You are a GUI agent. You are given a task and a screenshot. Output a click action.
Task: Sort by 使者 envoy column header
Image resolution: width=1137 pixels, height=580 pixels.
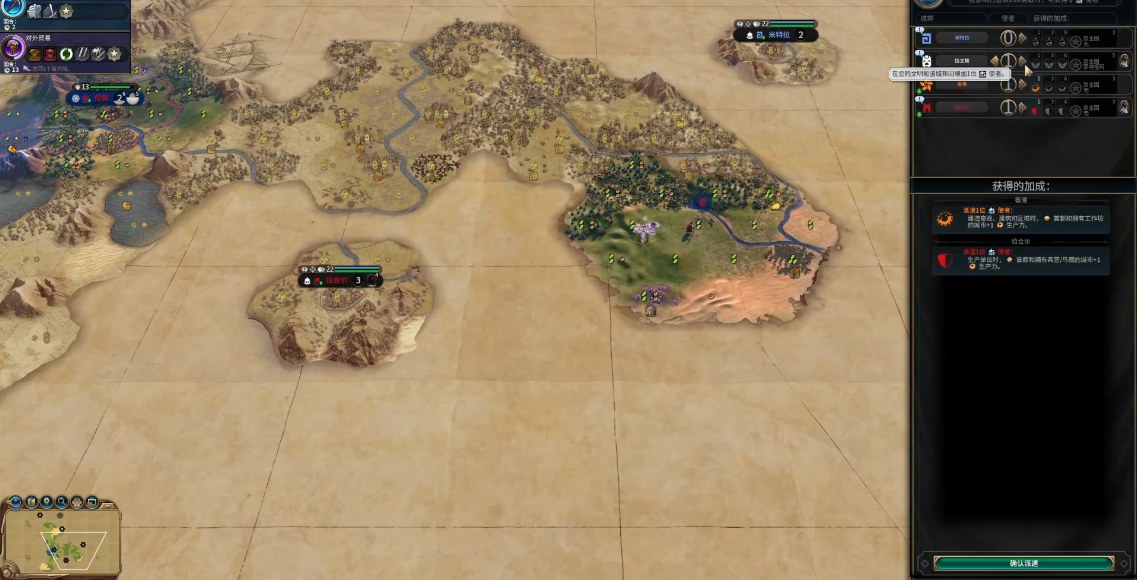1006,18
